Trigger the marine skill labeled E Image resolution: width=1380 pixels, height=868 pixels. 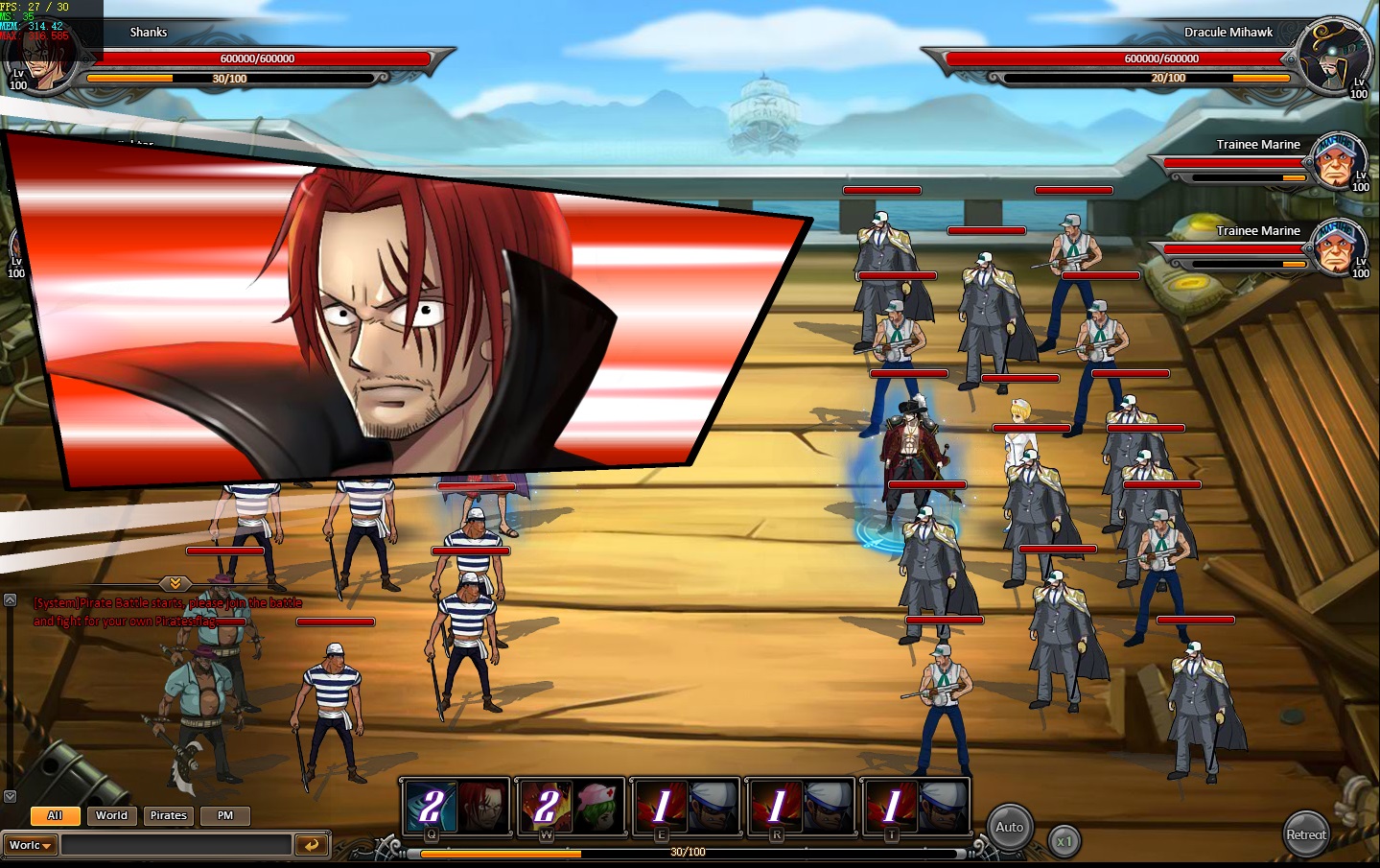point(686,805)
